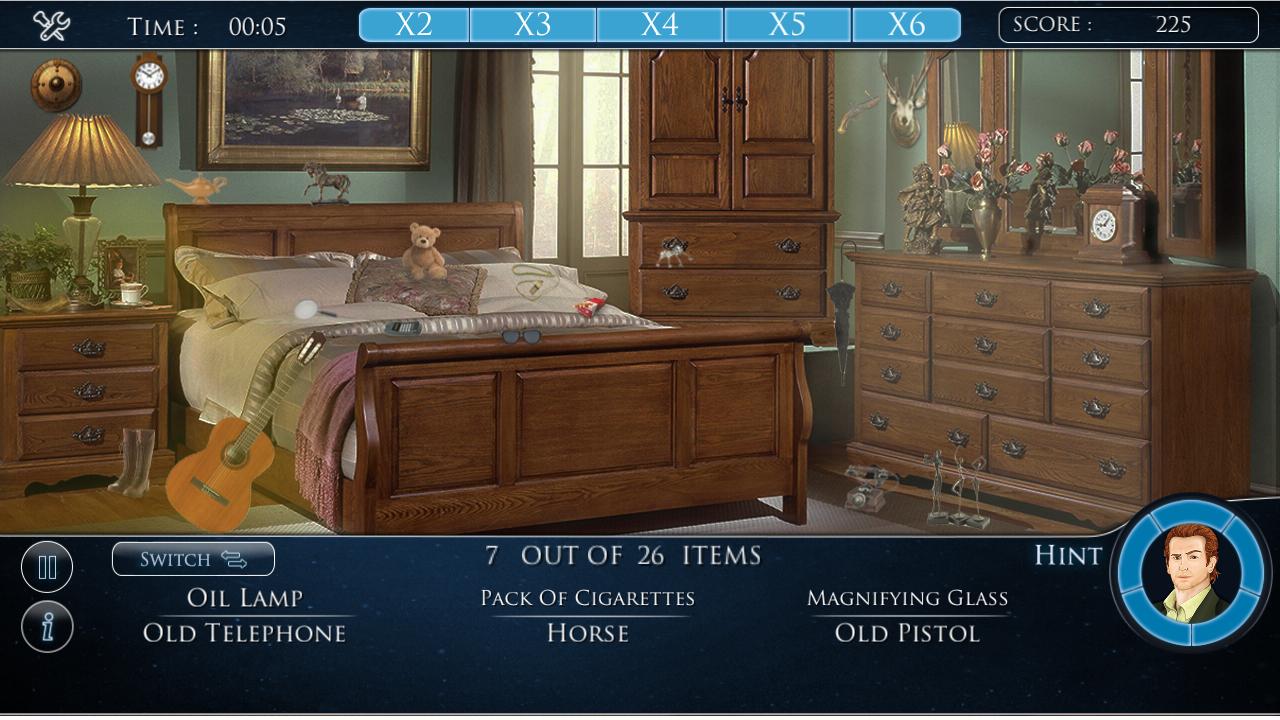
Task: Click 'Old Pistol' in the item list
Action: [907, 633]
